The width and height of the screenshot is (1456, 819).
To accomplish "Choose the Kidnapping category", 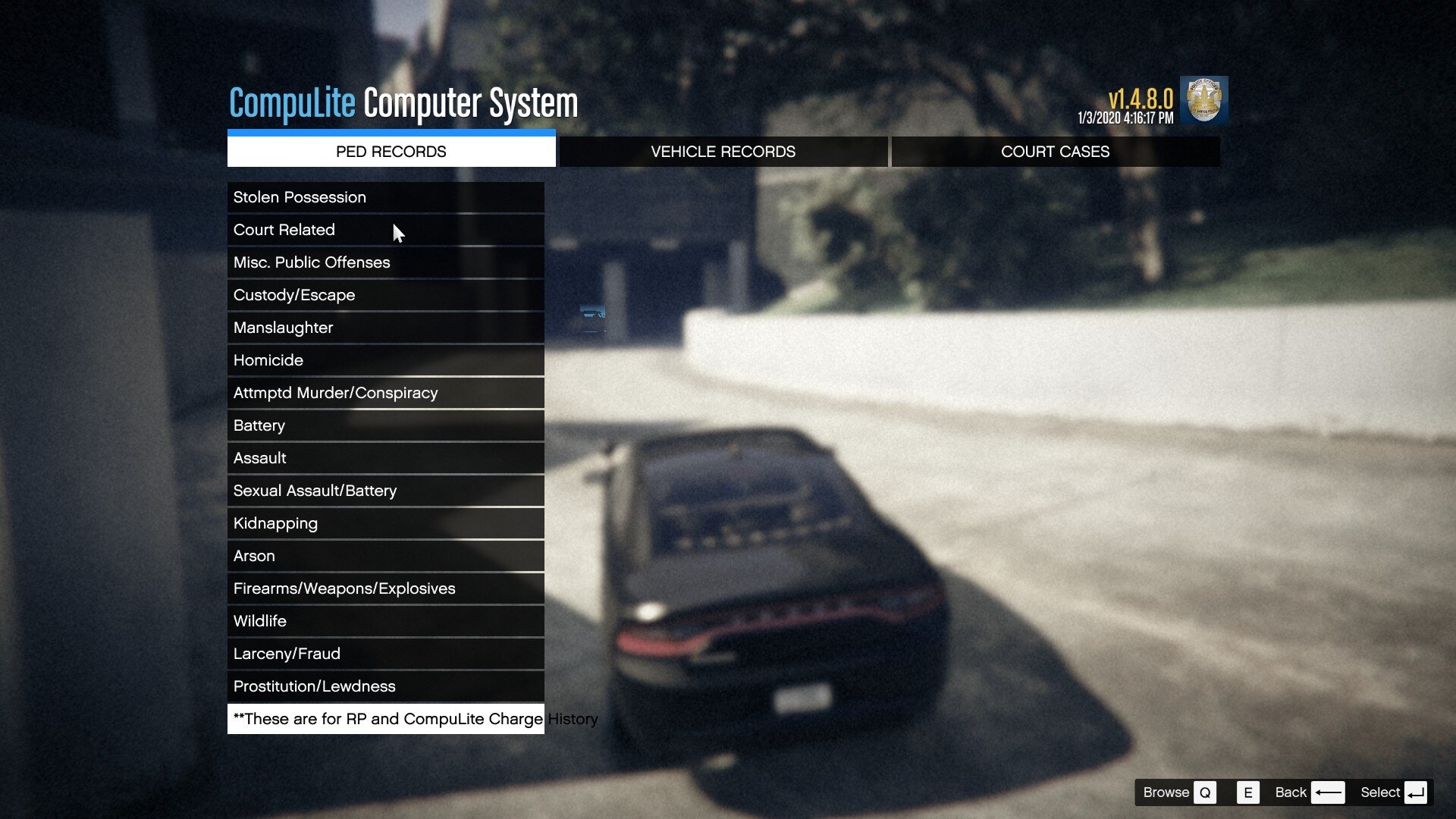I will [x=385, y=523].
